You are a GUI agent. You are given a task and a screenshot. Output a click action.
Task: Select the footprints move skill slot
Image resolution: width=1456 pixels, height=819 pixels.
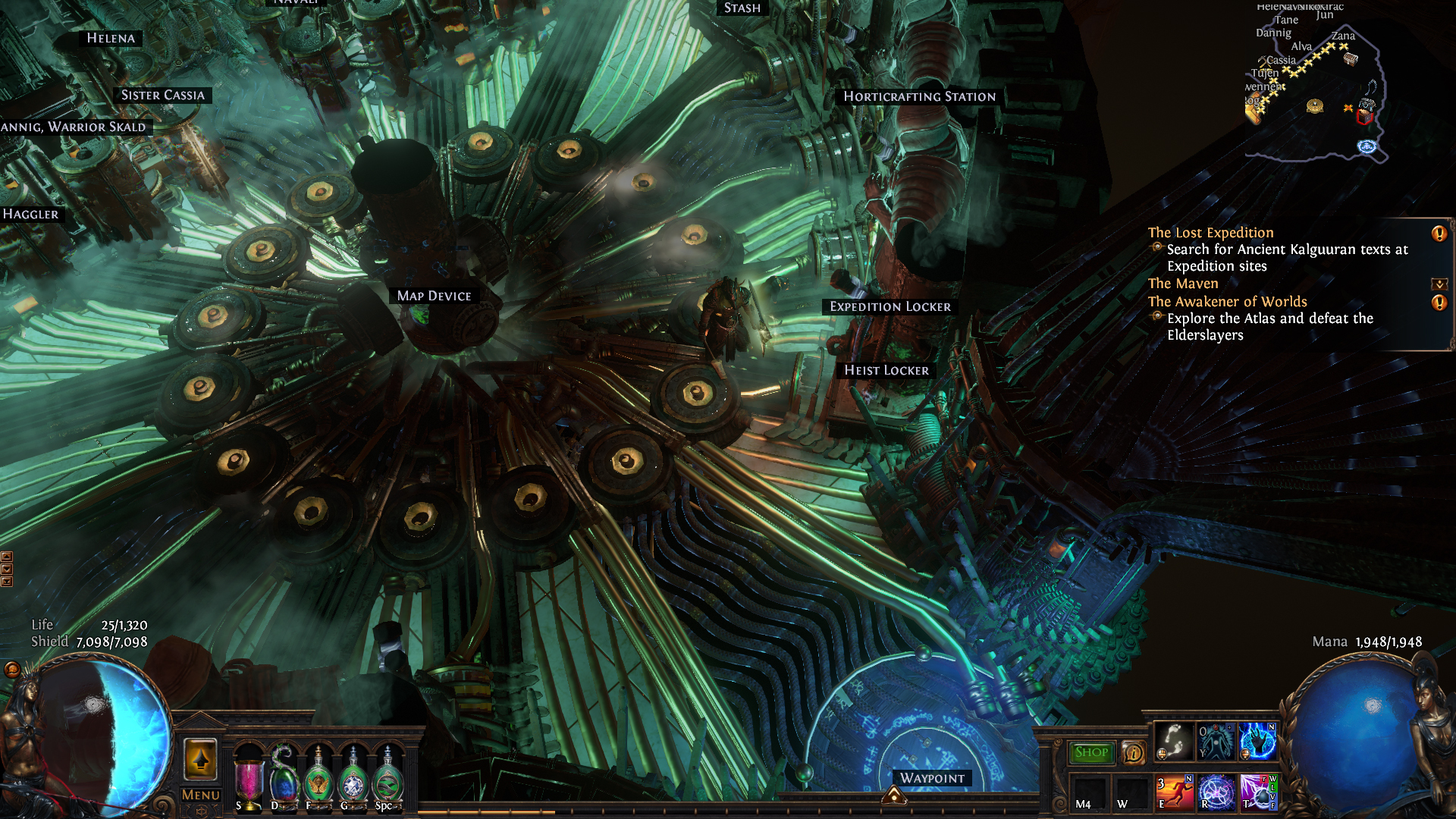pyautogui.click(x=1175, y=741)
